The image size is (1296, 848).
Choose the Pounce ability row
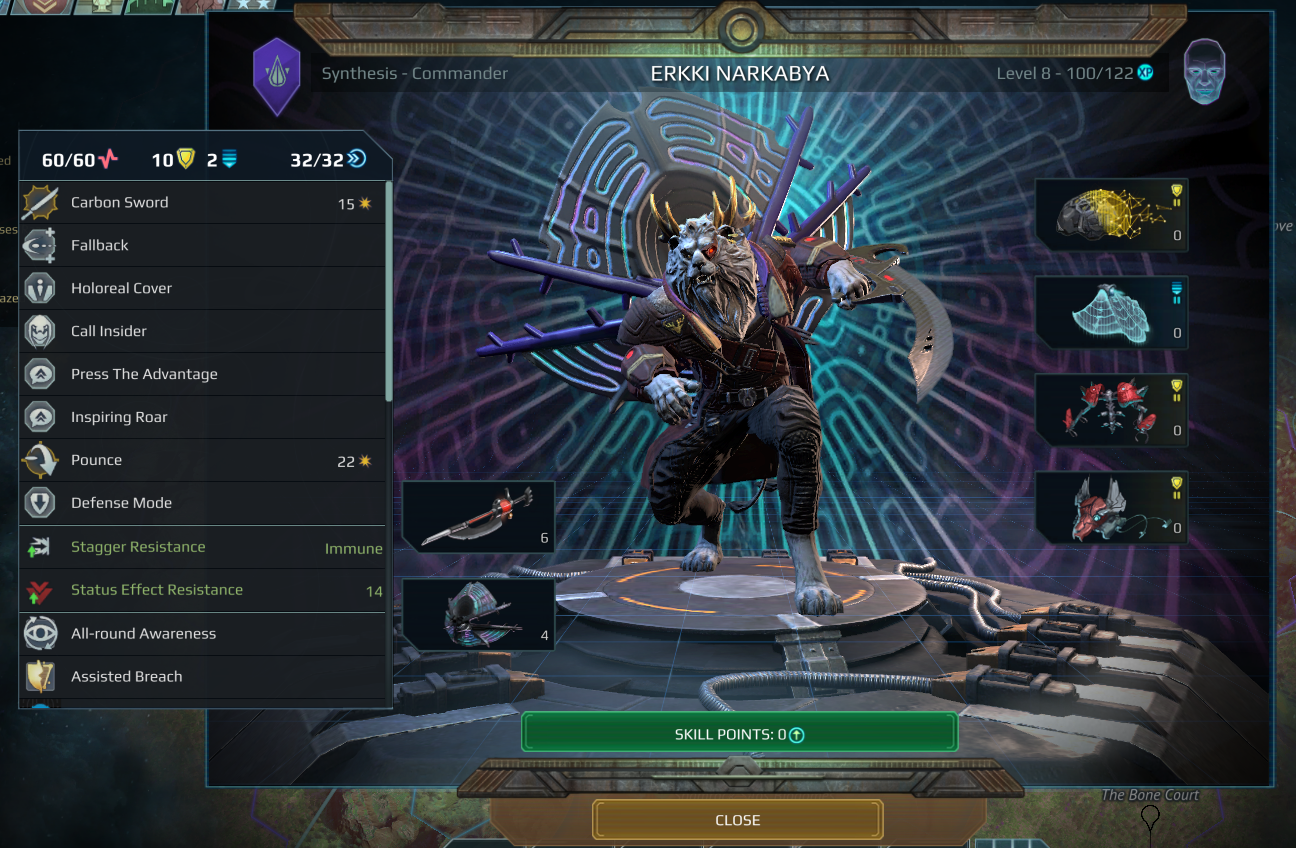[x=200, y=461]
